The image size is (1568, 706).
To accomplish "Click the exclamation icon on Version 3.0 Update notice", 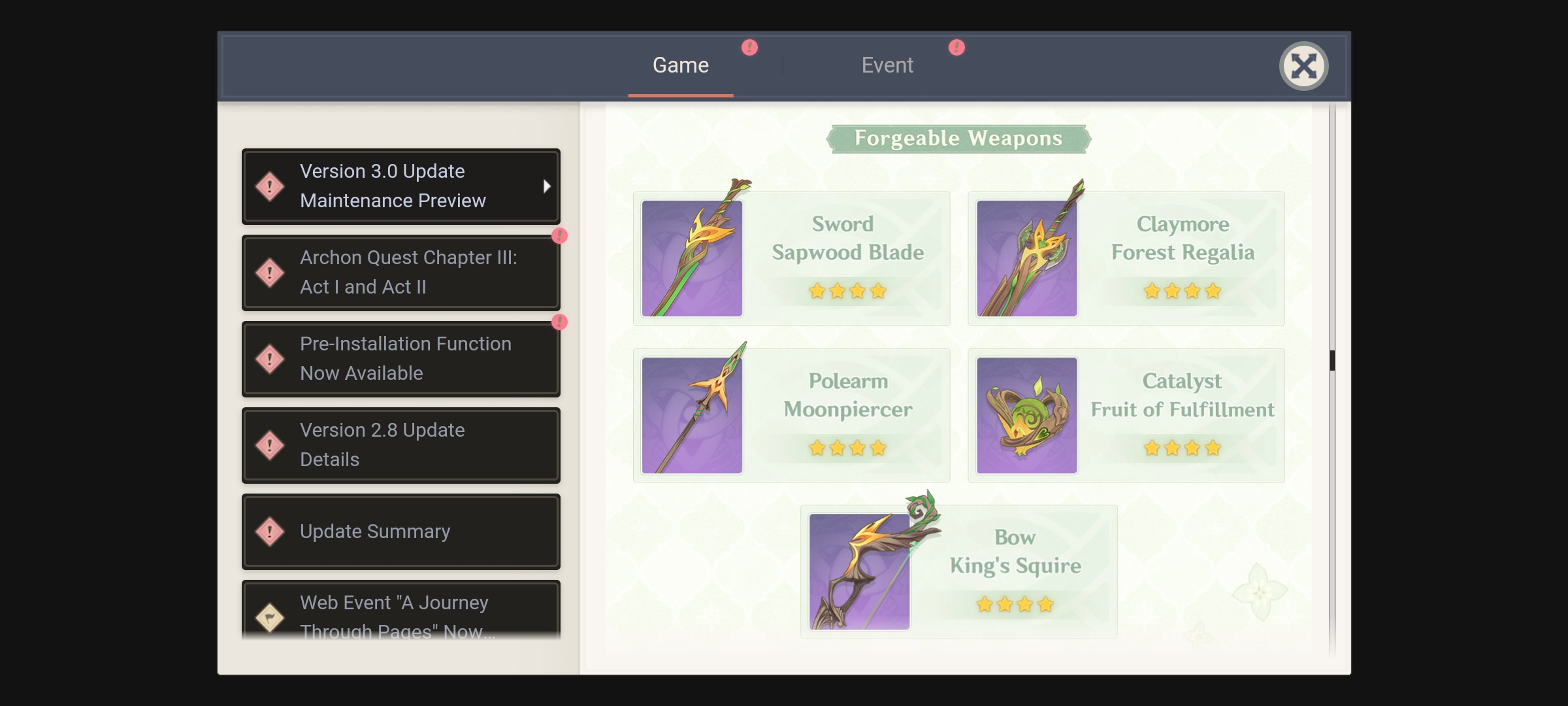I will click(270, 186).
